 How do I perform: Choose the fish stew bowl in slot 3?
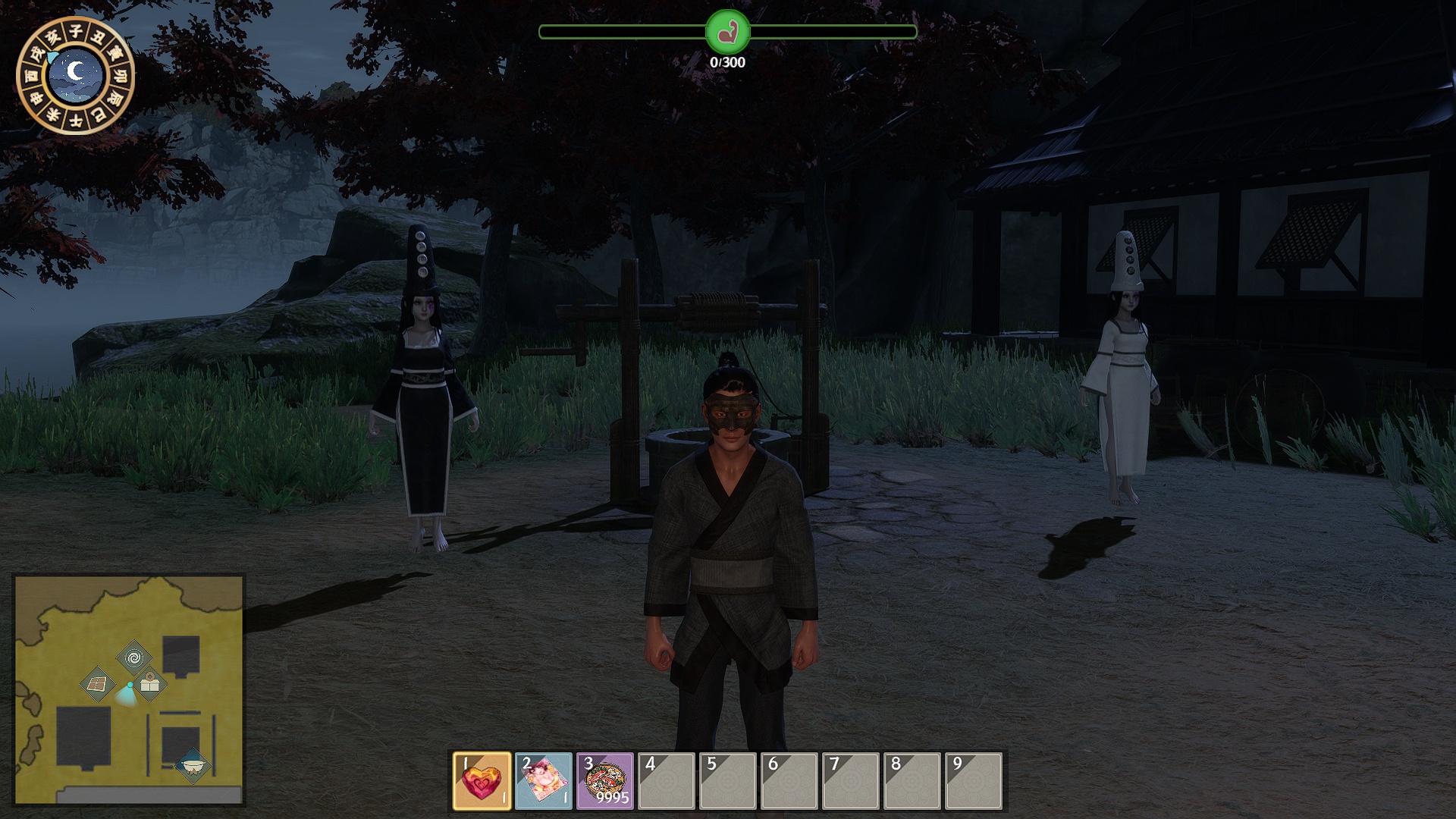click(x=605, y=780)
